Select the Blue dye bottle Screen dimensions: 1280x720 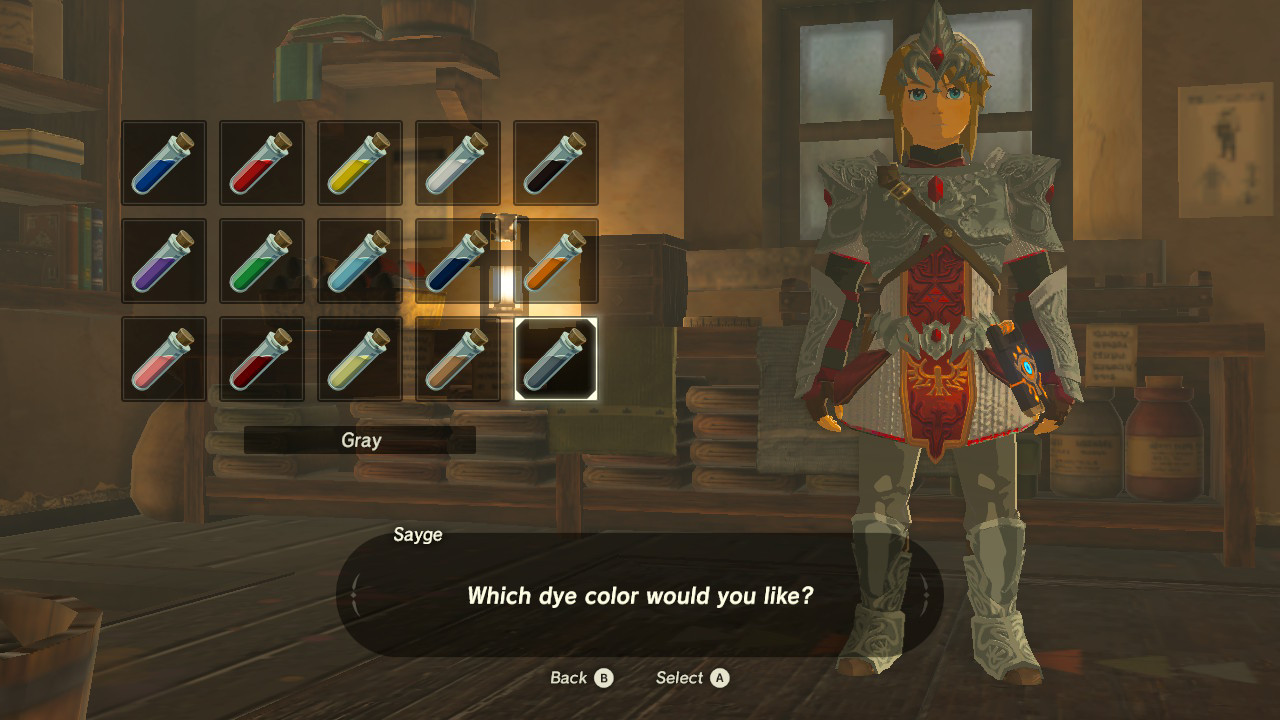(x=163, y=162)
